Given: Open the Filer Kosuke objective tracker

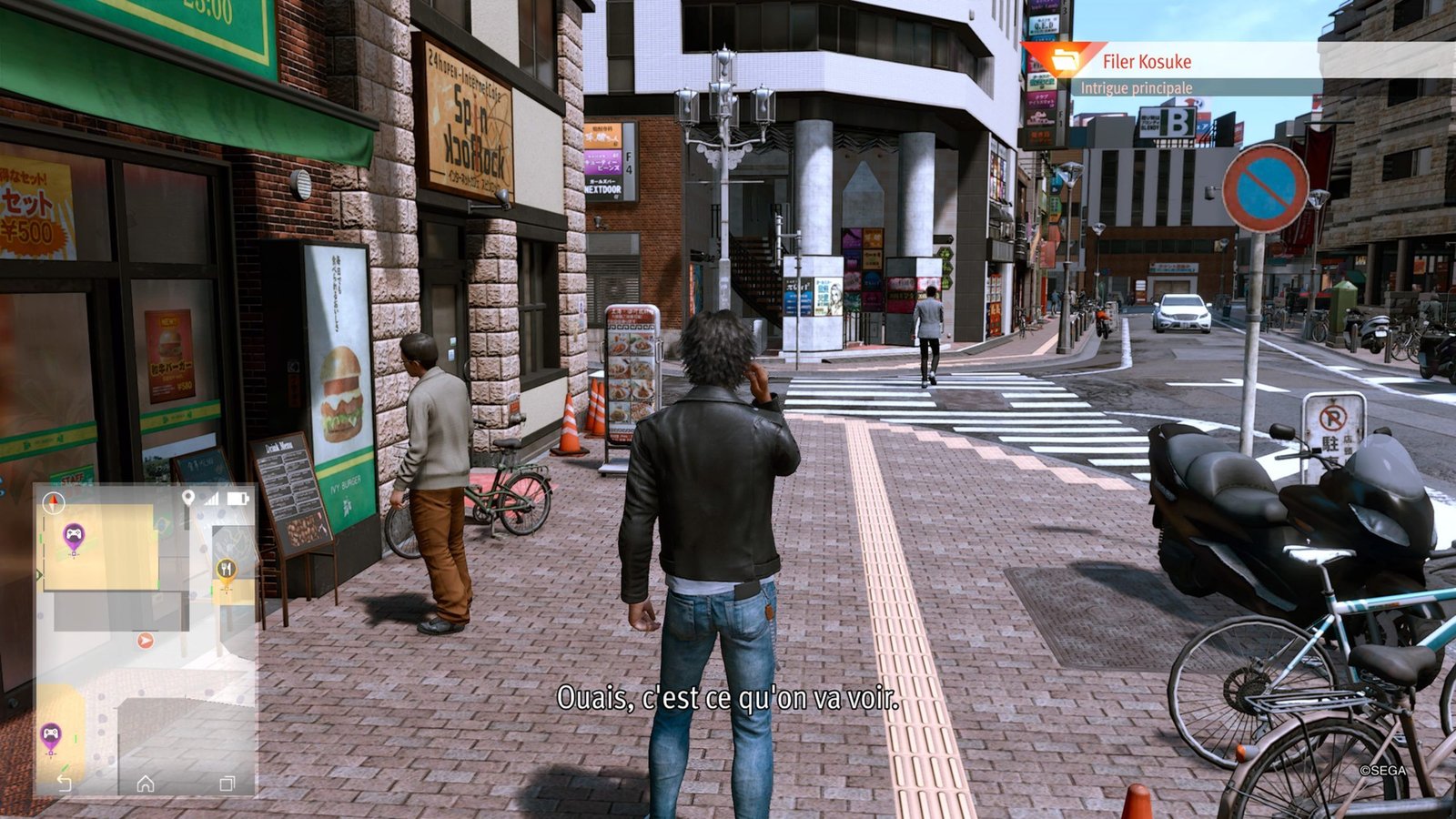Looking at the screenshot, I should pos(1147,62).
